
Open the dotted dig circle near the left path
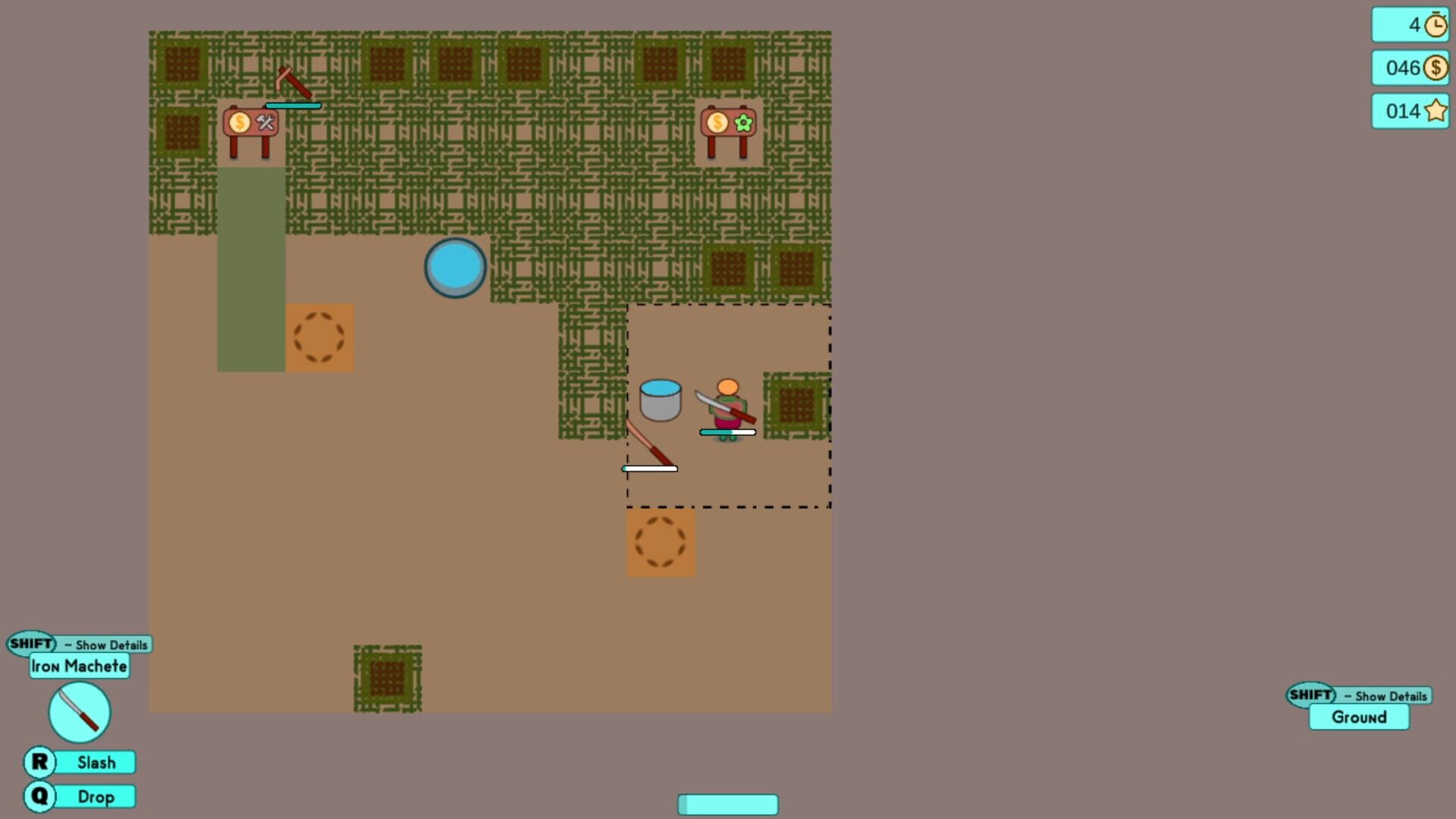[x=320, y=337]
